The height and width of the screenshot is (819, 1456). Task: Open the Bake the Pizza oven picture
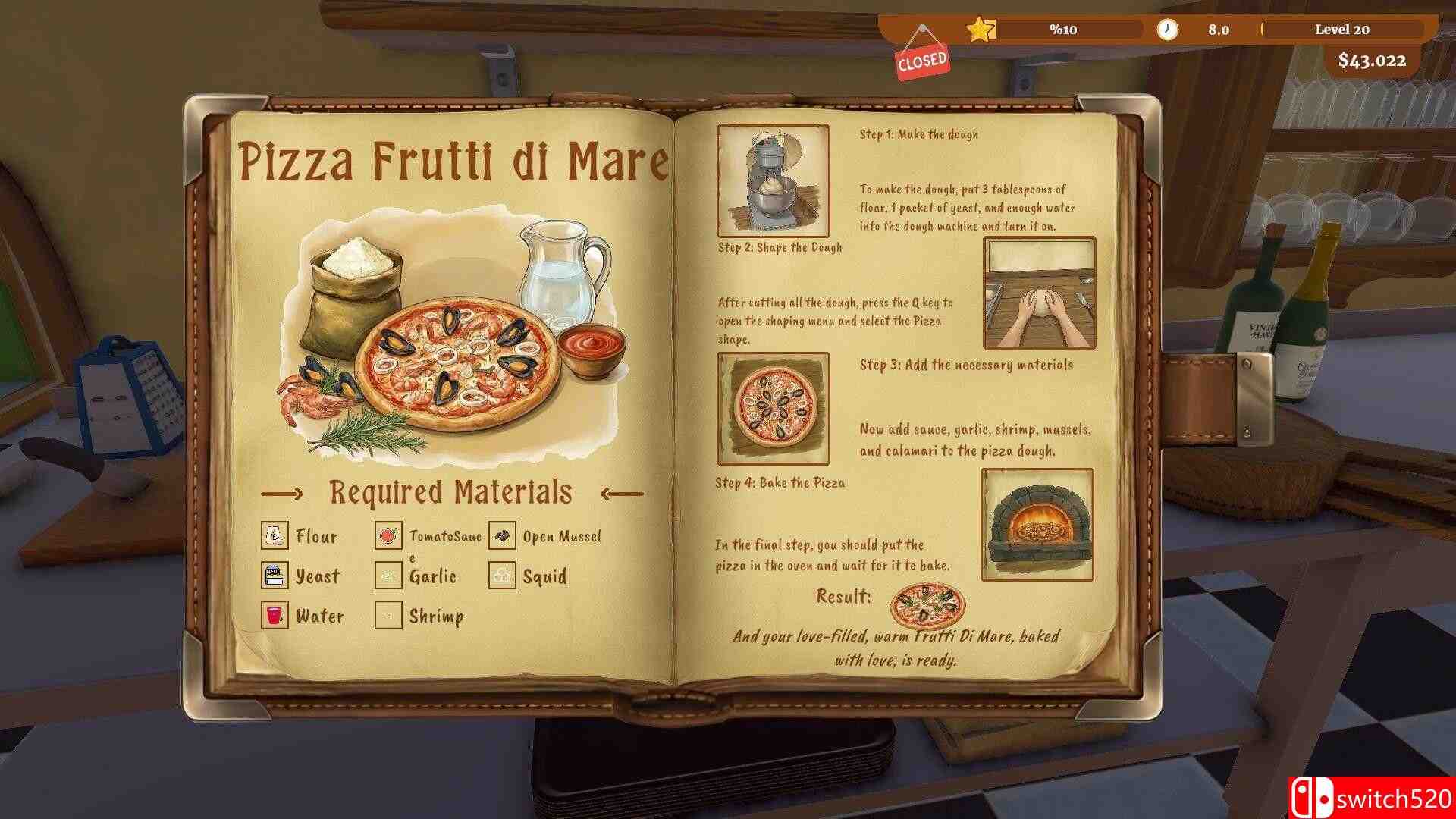(1037, 524)
